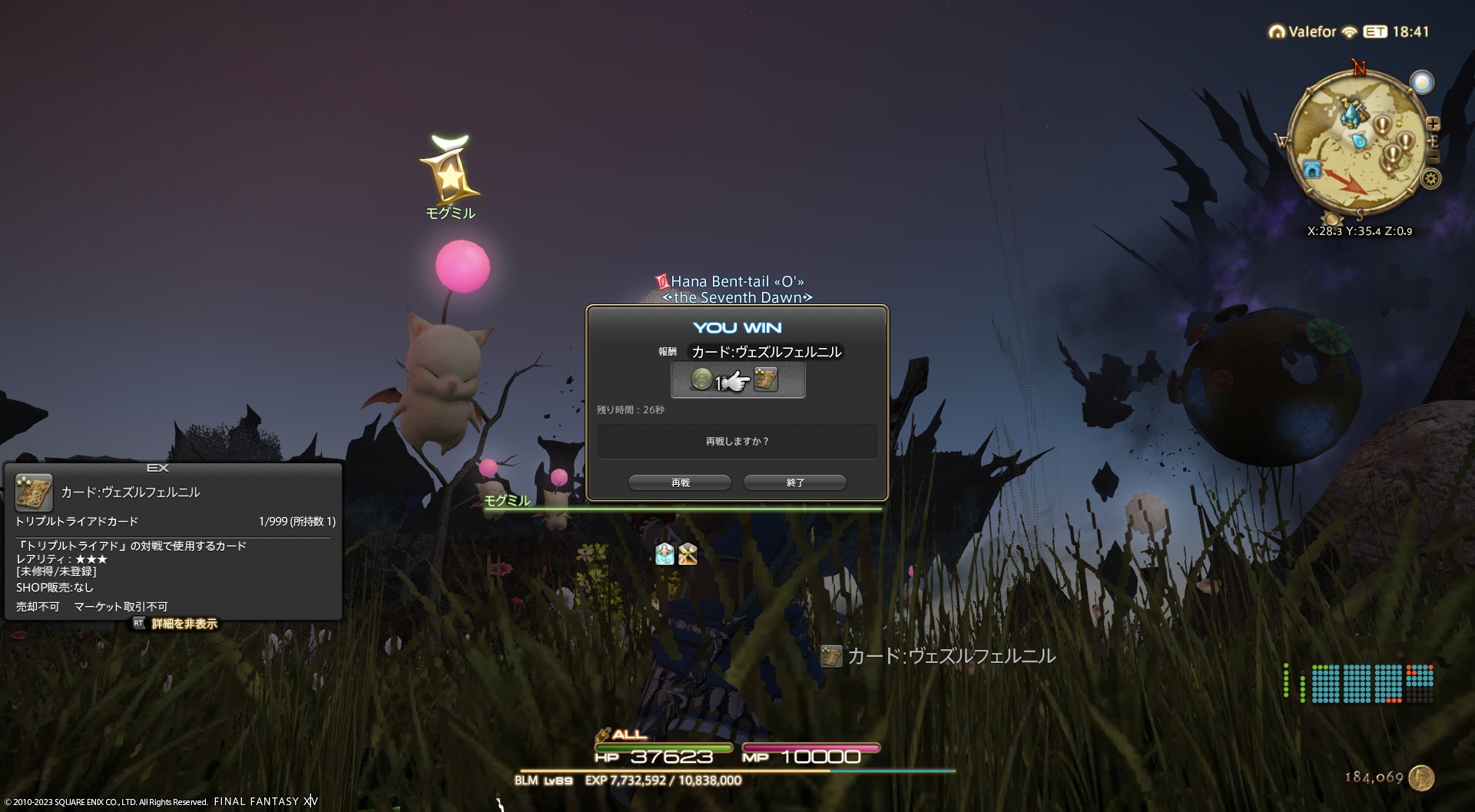
Task: Click the gil coin icon
Action: pos(1422,777)
